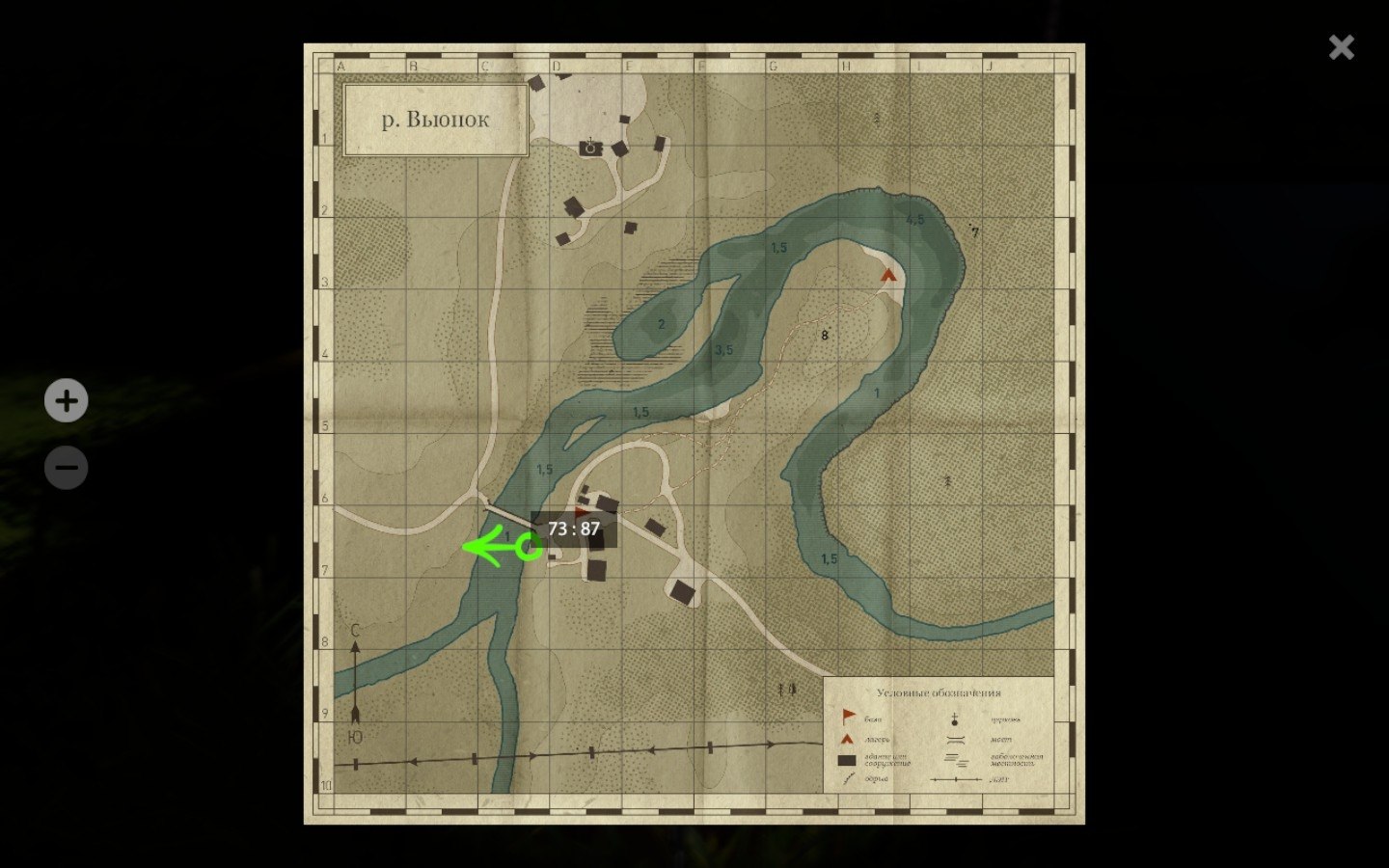Select the red tent camp marker in grid H3
Screen dimensions: 1389x868
pos(888,275)
